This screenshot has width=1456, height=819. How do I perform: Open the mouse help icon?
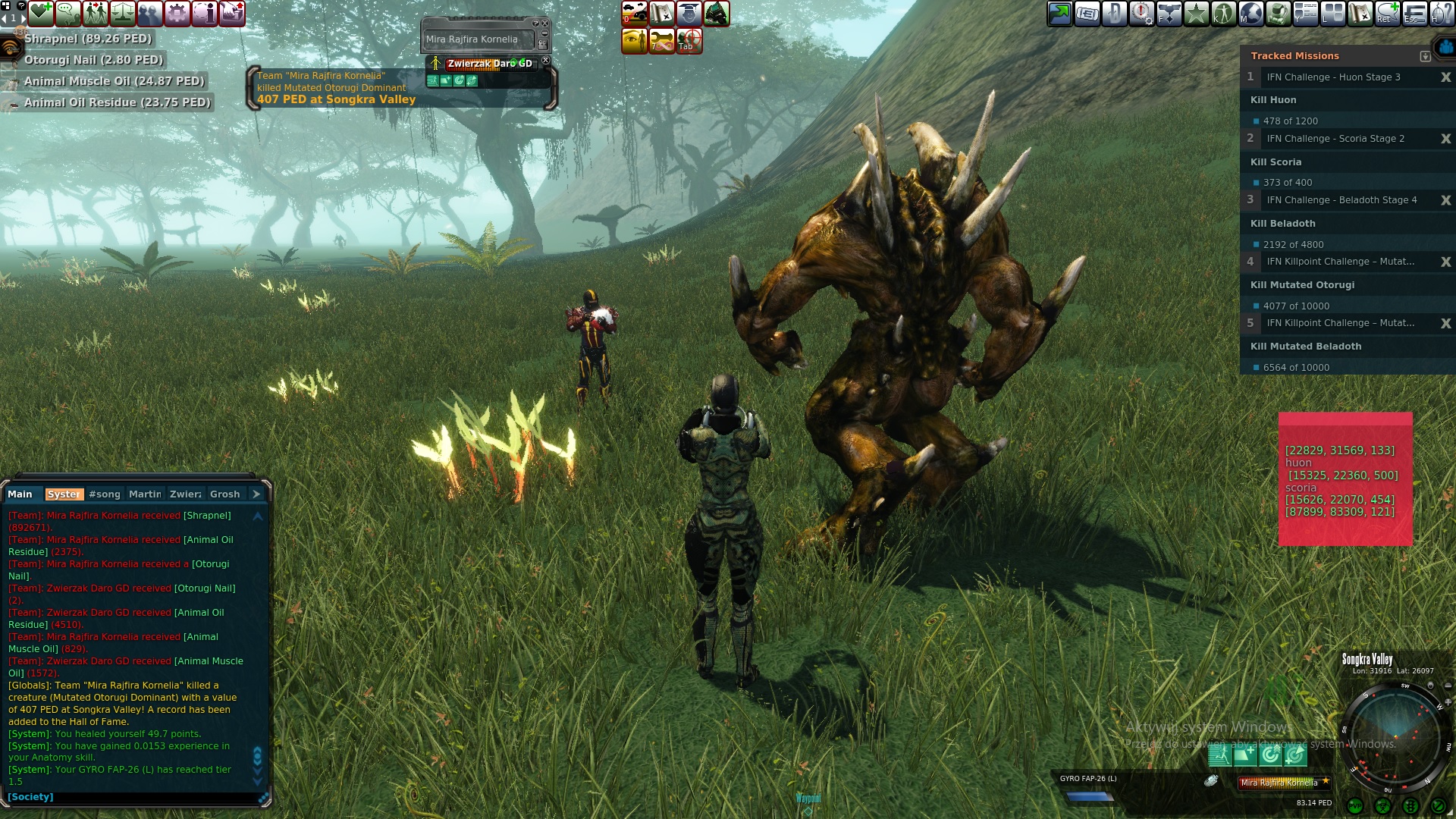1441,14
